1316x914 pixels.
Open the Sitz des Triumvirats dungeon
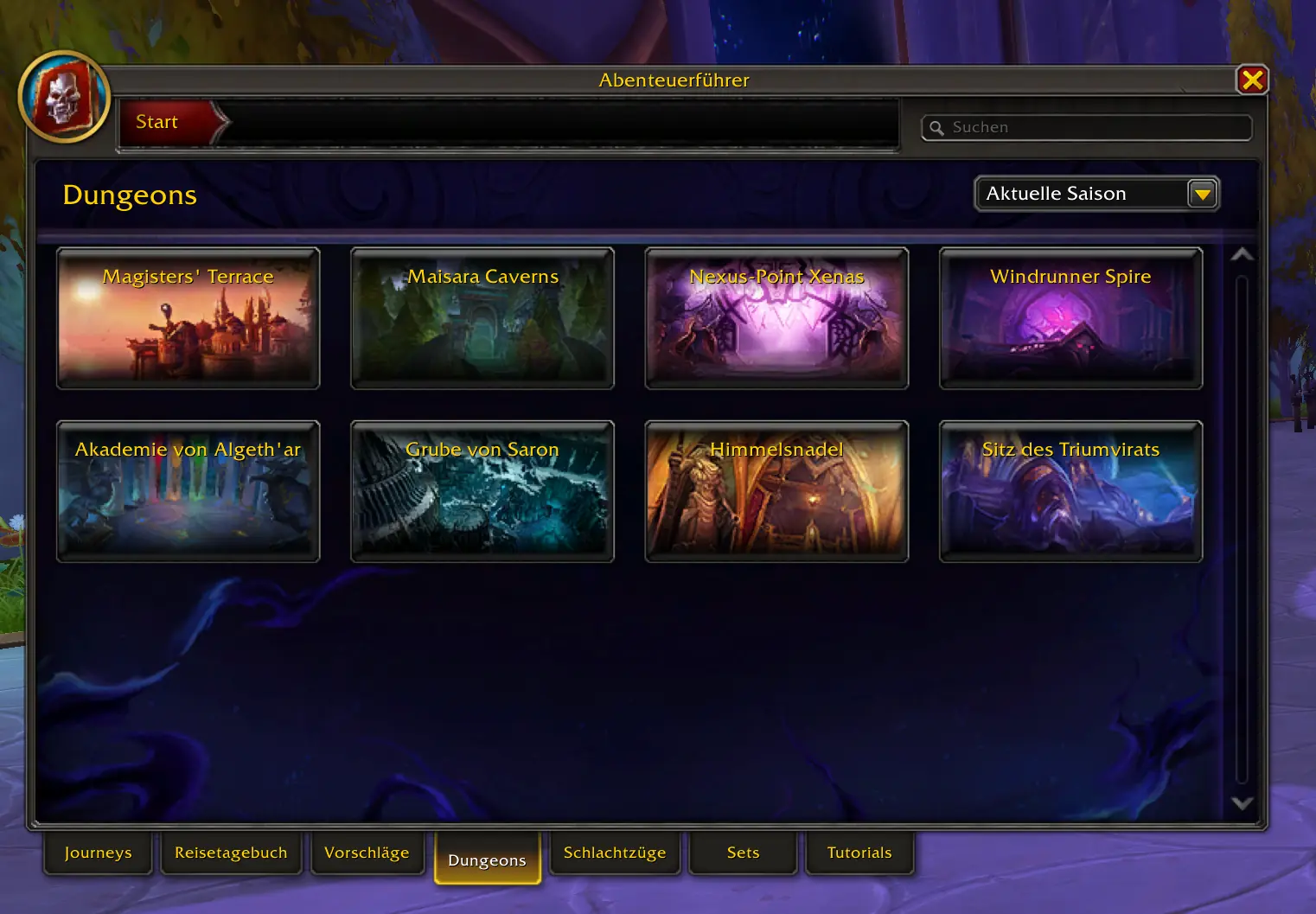(x=1070, y=491)
